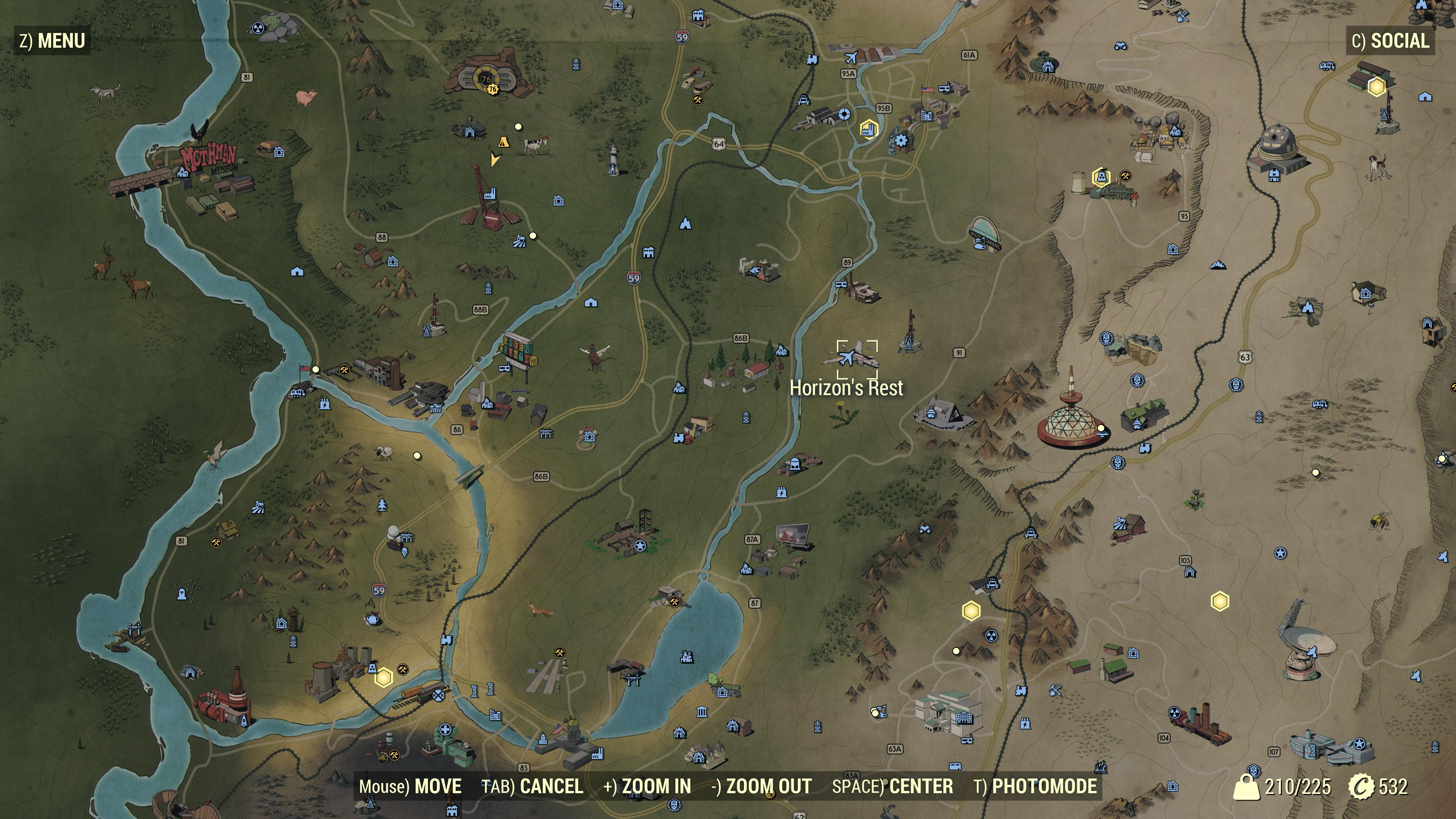Select the yellow Vault 76 gear marker
Screen dimensions: 1456x819
pyautogui.click(x=493, y=89)
